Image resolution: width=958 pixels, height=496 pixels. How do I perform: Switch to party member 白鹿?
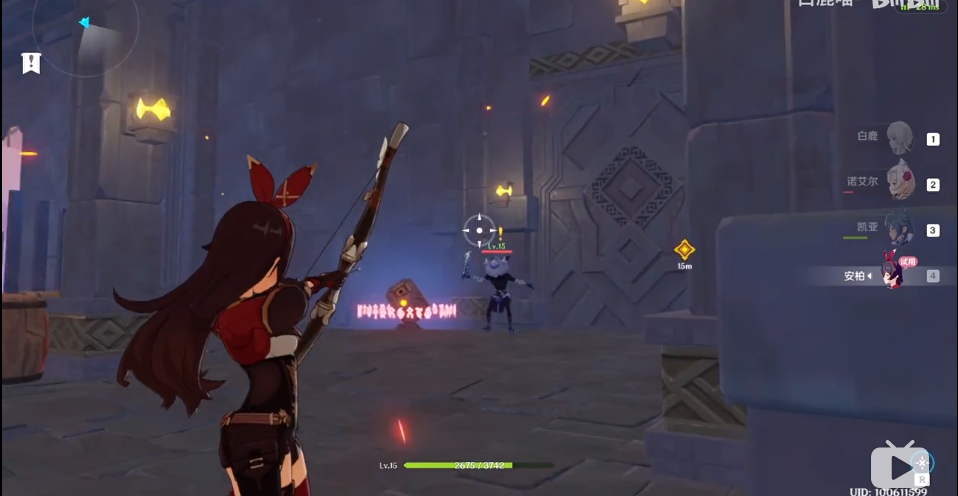(x=900, y=137)
